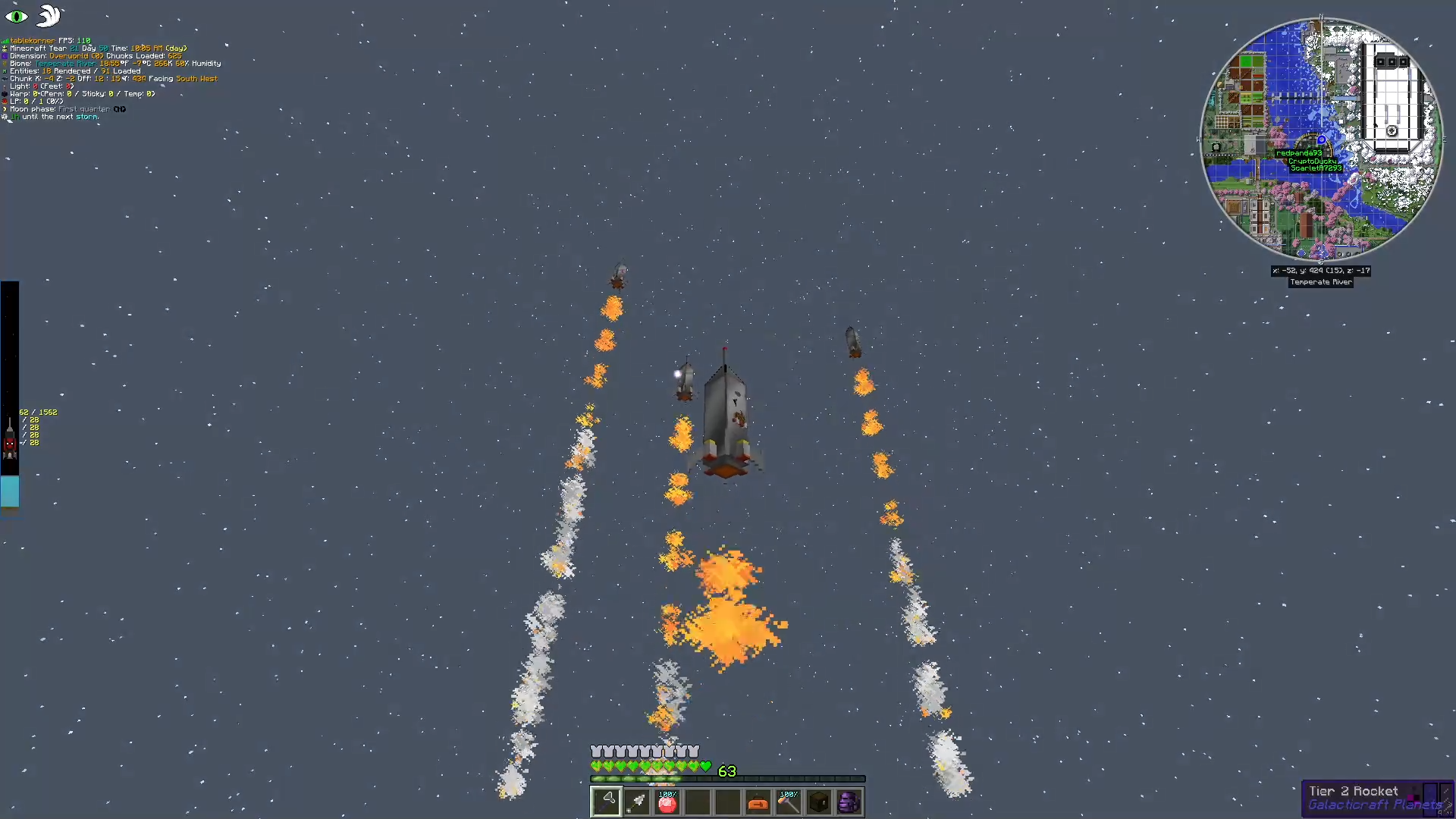Select the purple barrel hotbar slot

(849, 802)
